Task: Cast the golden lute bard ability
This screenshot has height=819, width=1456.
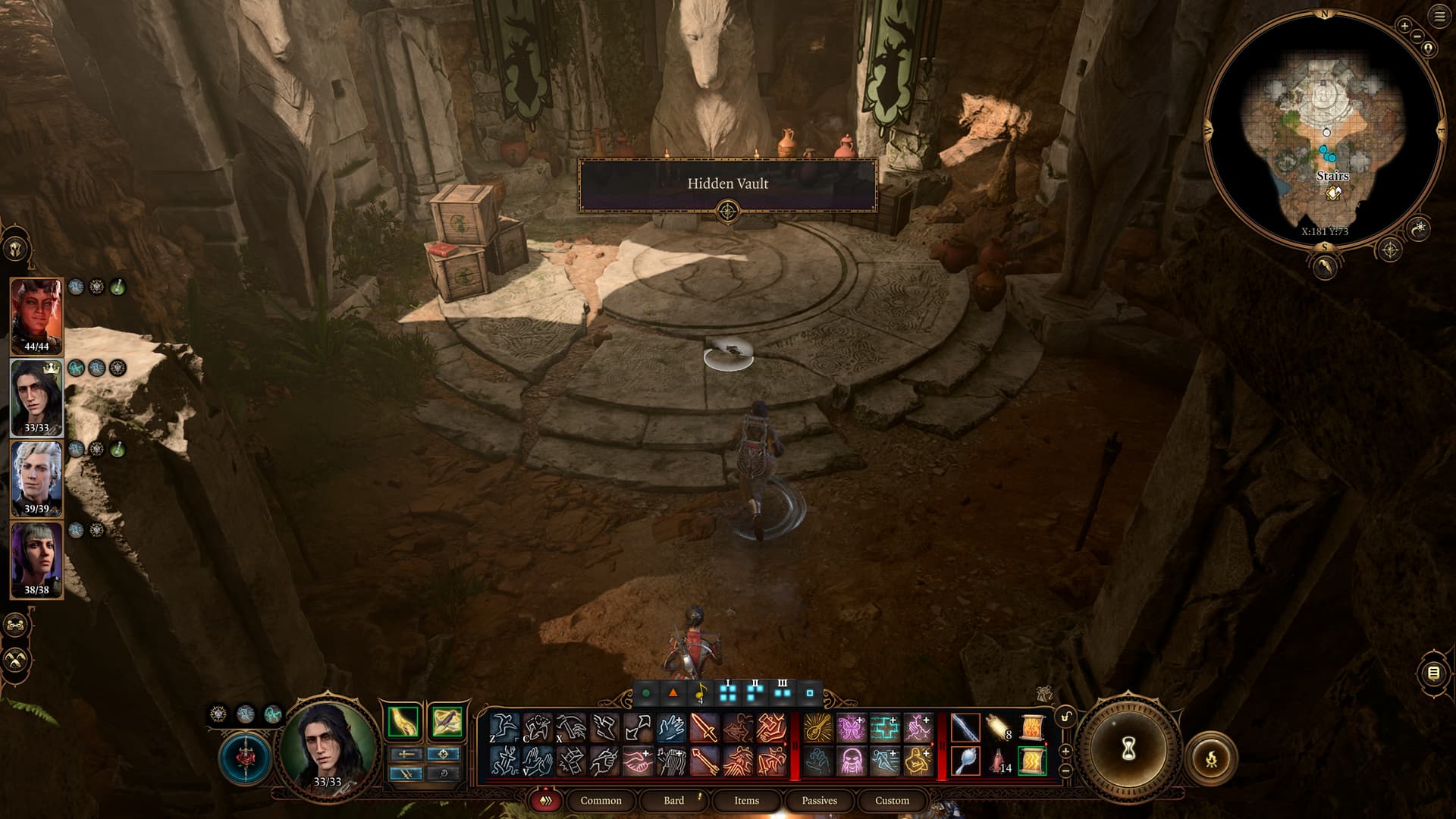Action: point(817,728)
